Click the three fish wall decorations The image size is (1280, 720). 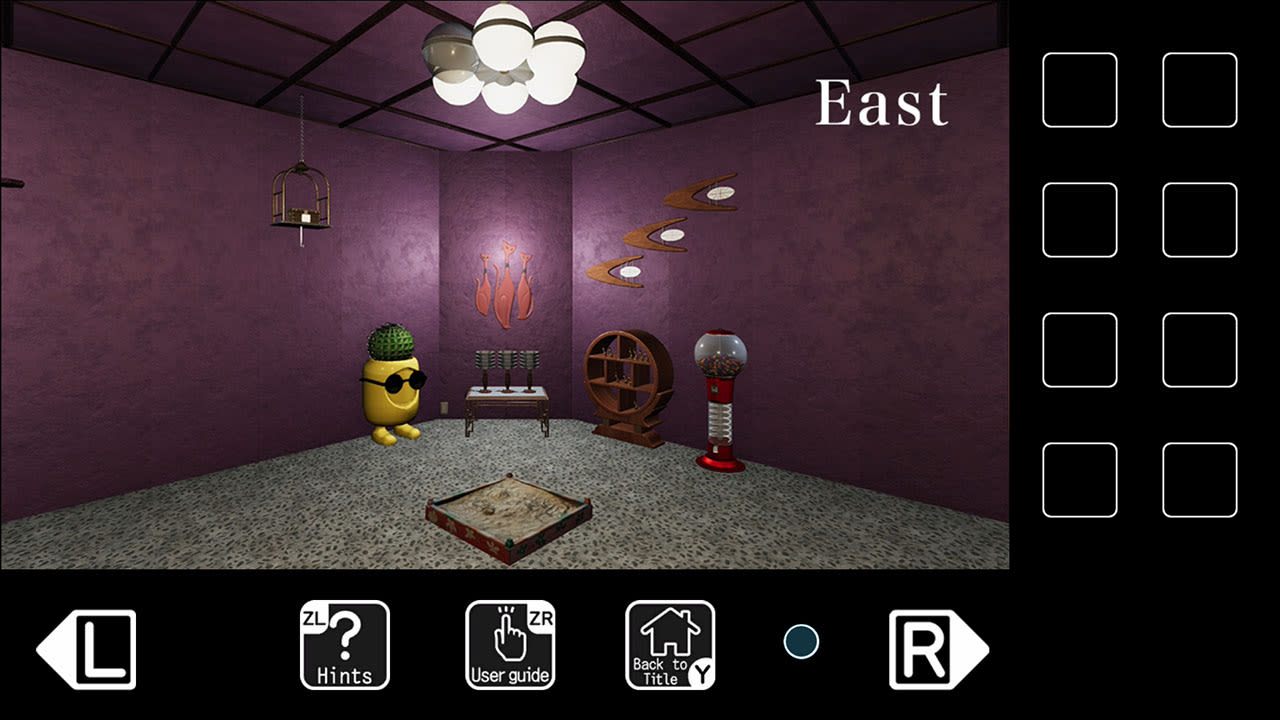pyautogui.click(x=506, y=285)
